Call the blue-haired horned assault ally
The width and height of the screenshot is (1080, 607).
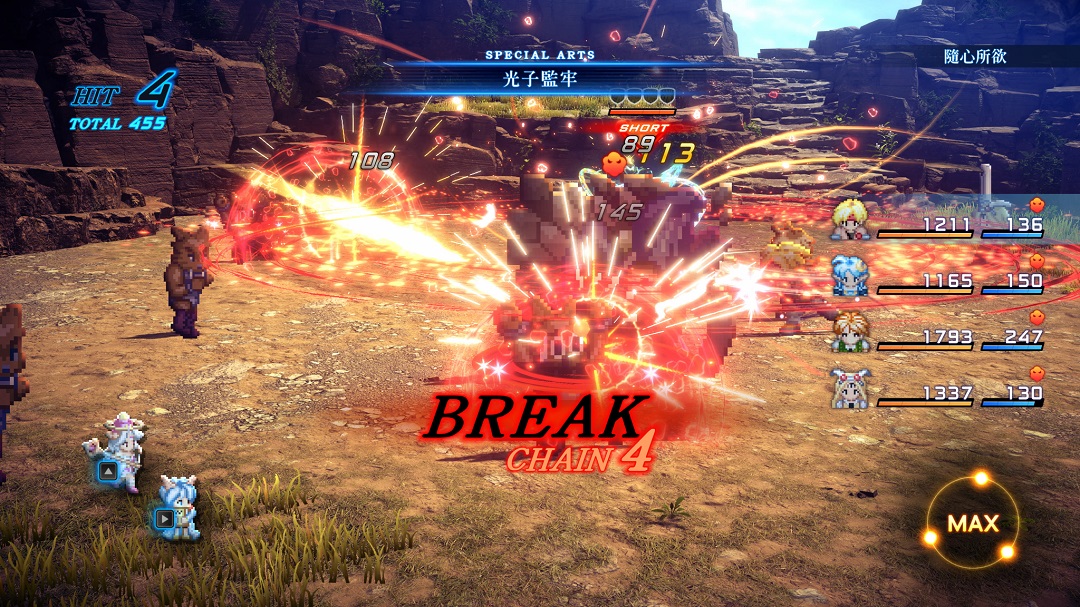(181, 505)
